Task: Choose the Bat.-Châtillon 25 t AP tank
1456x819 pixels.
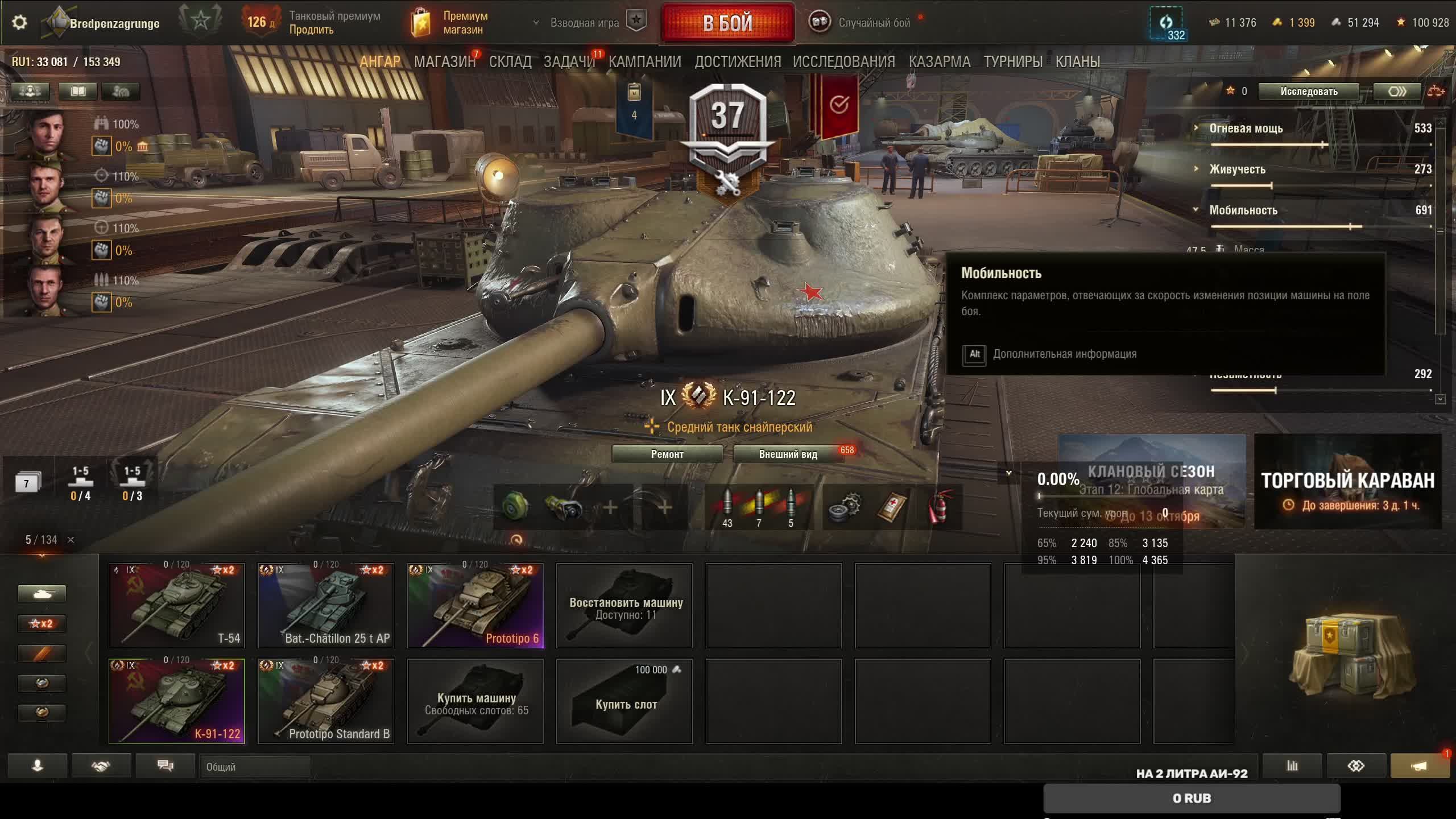Action: pos(326,606)
